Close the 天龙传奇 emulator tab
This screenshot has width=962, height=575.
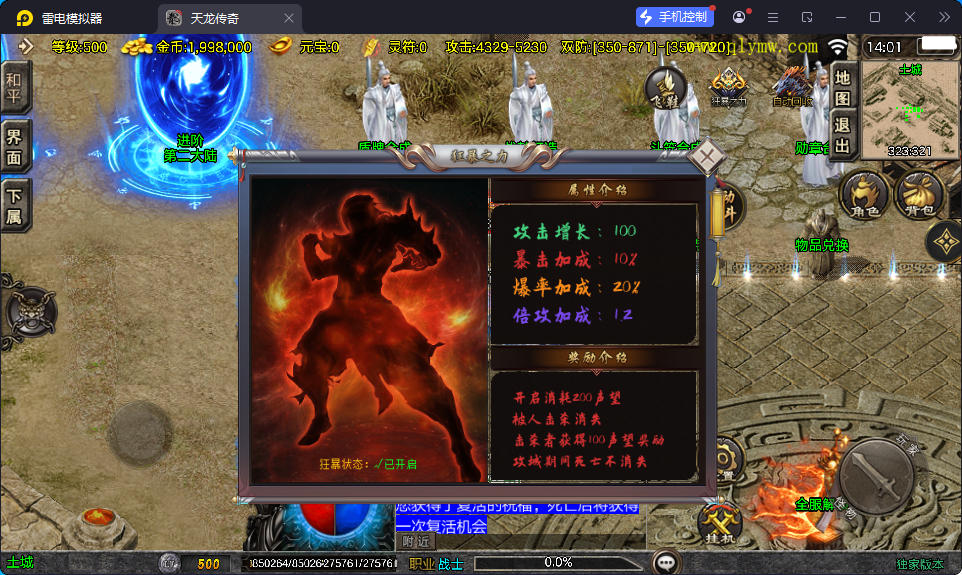[x=289, y=18]
